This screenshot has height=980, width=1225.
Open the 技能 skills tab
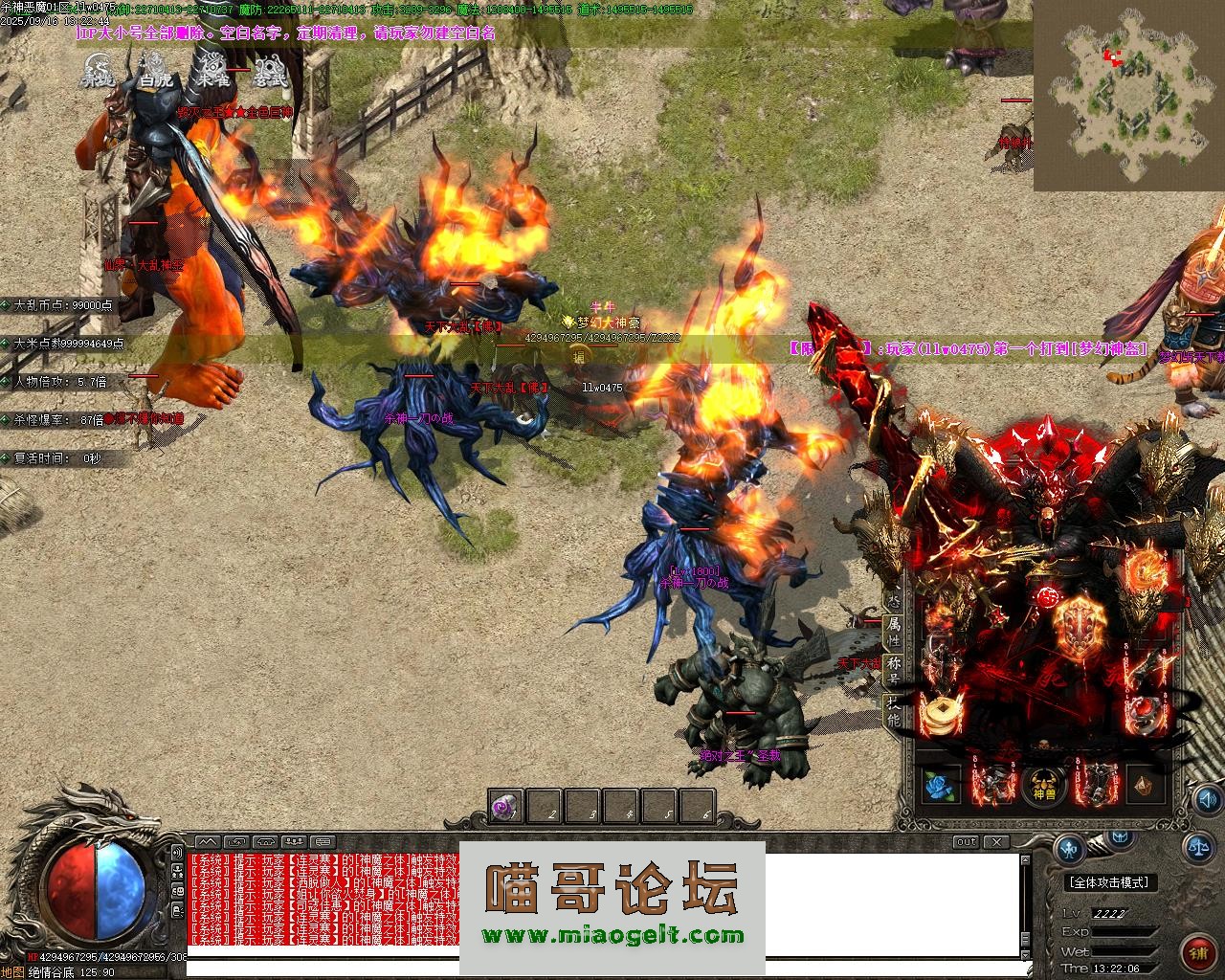pyautogui.click(x=893, y=711)
